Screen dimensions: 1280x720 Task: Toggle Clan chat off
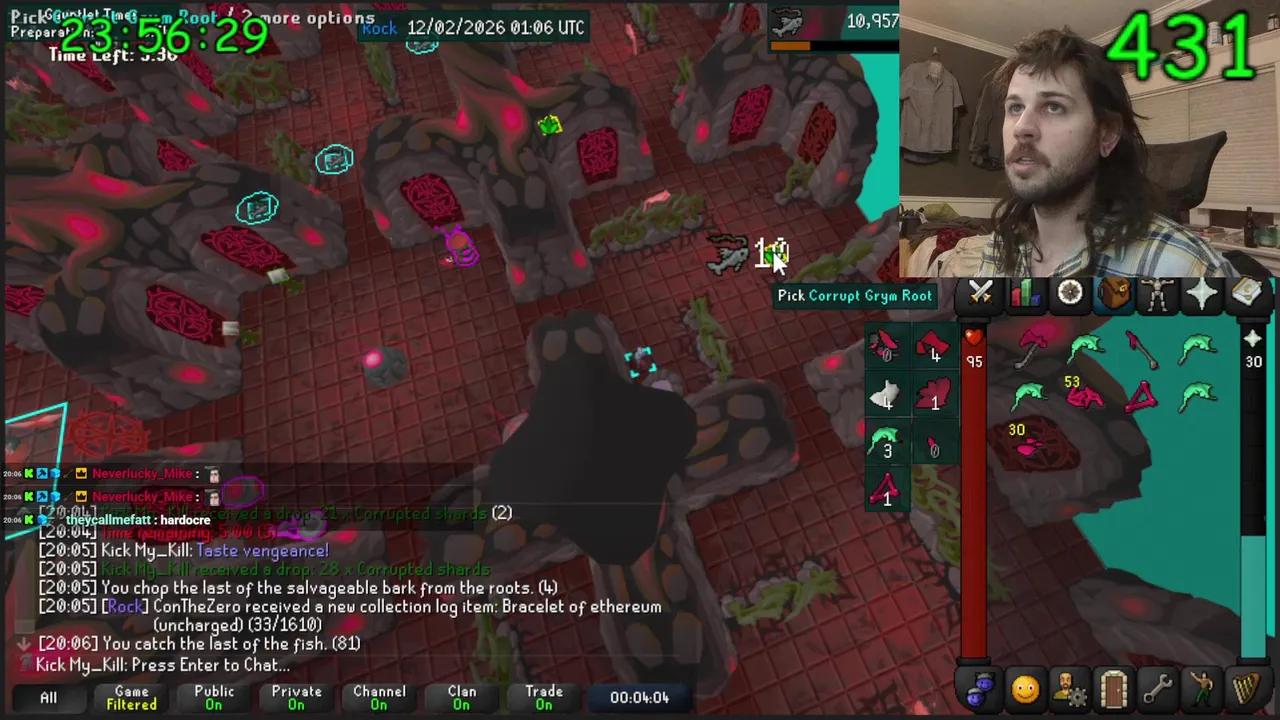coord(461,697)
